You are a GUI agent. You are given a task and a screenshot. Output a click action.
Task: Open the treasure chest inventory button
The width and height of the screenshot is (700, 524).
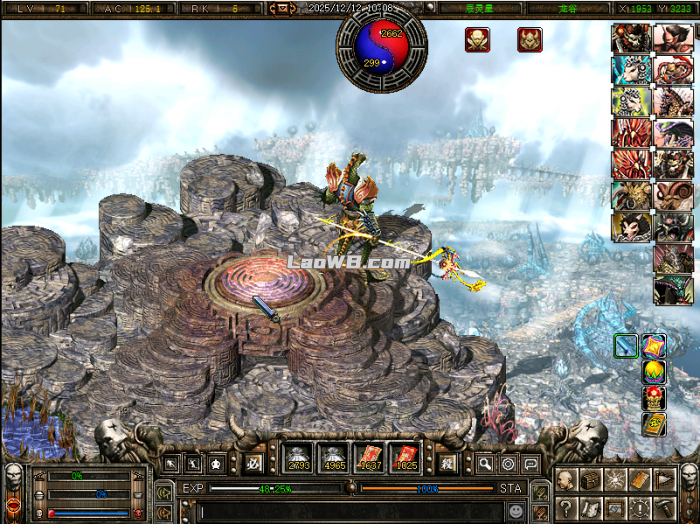[590, 480]
